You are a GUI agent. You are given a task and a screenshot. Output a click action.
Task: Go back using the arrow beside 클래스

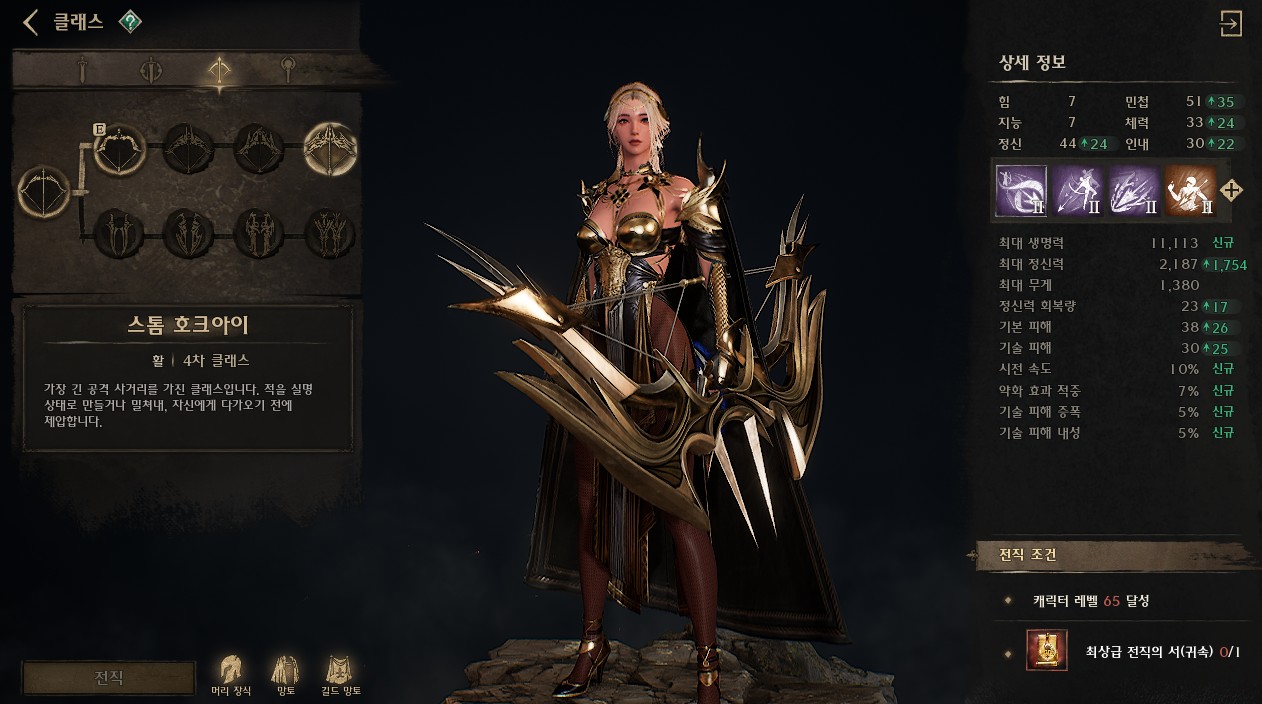click(31, 22)
